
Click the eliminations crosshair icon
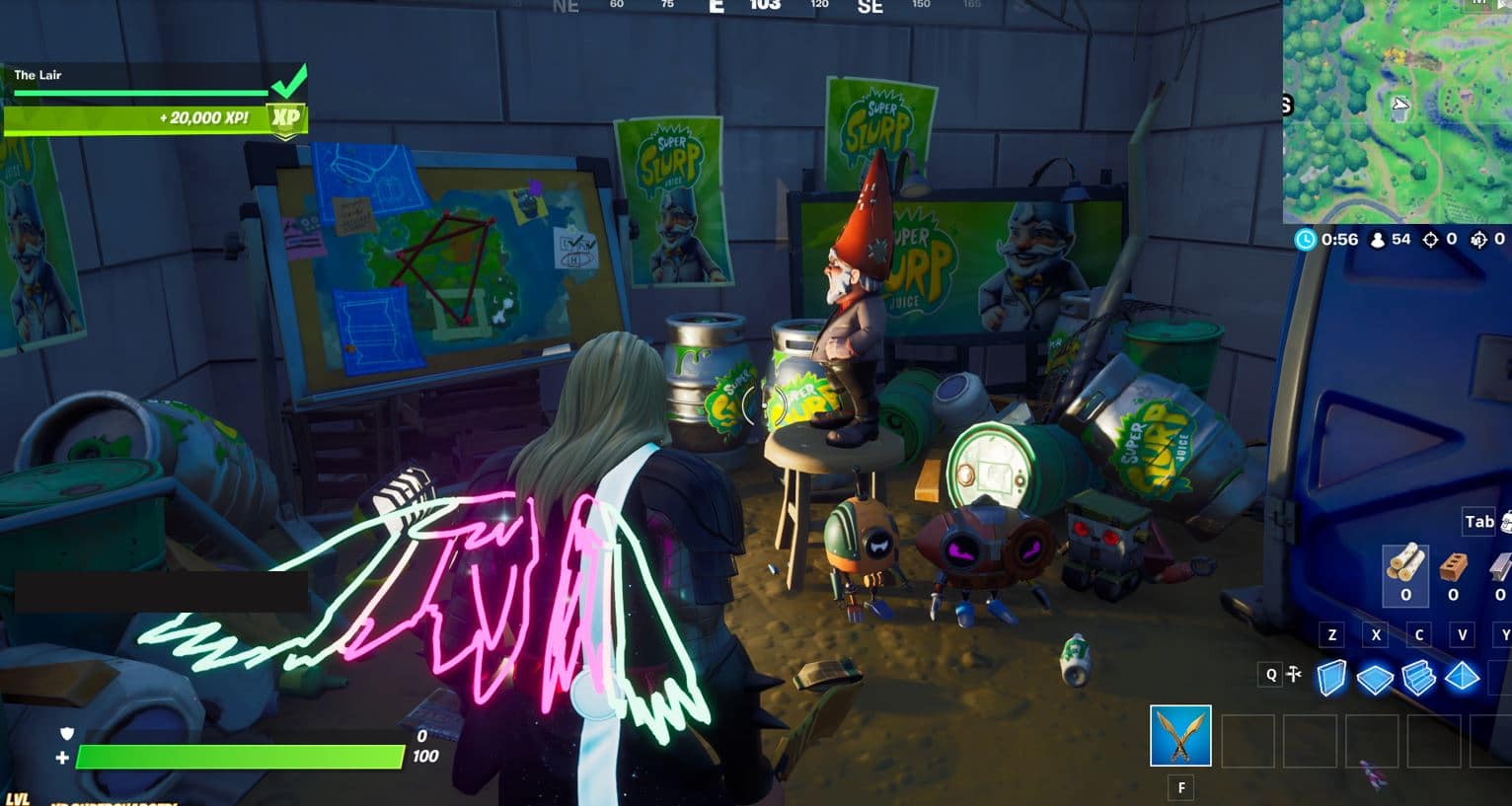click(1431, 241)
